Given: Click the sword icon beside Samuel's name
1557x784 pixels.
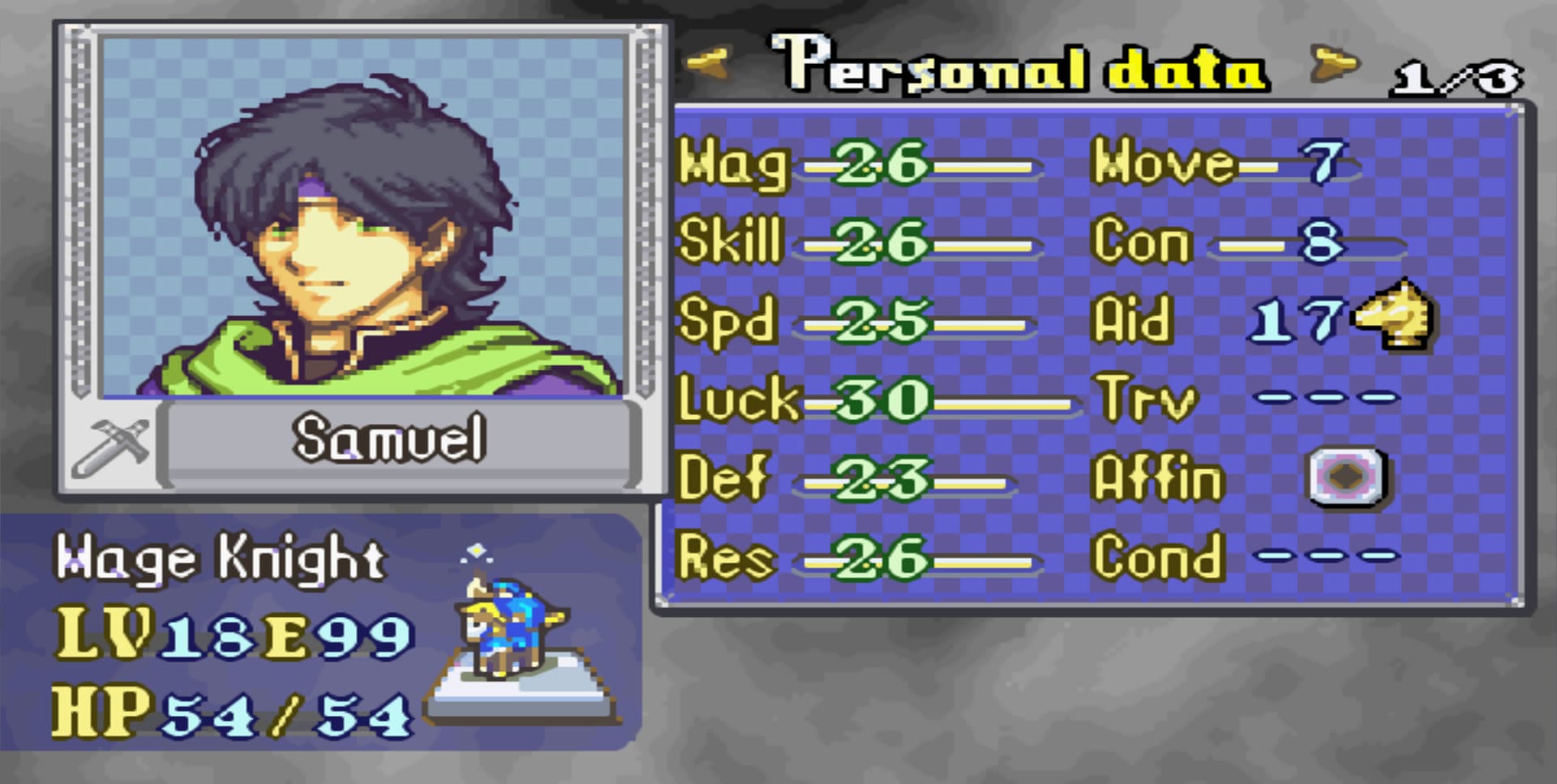Looking at the screenshot, I should (x=110, y=447).
